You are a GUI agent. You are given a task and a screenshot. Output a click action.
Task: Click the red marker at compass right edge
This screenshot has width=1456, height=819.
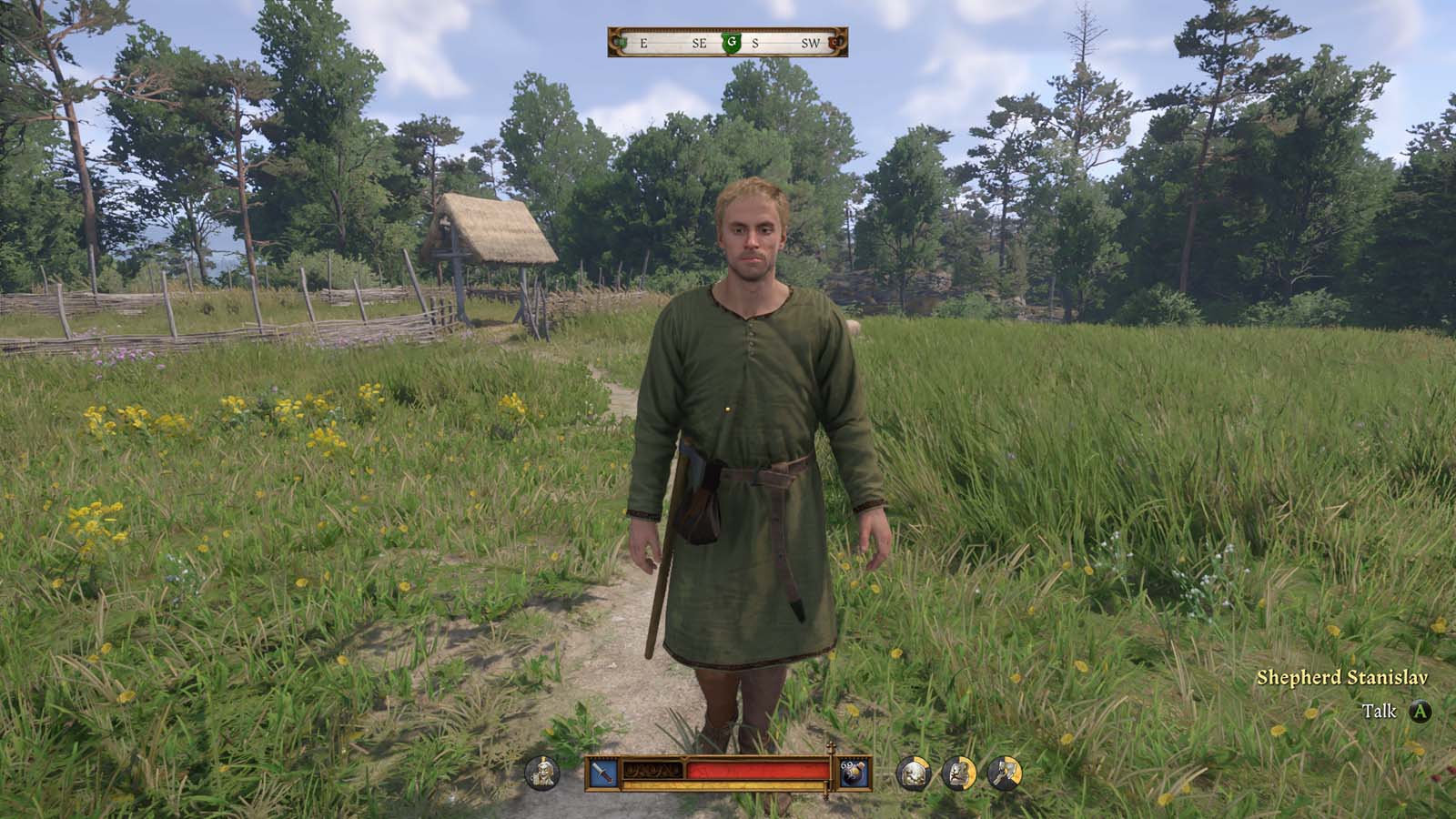[833, 42]
